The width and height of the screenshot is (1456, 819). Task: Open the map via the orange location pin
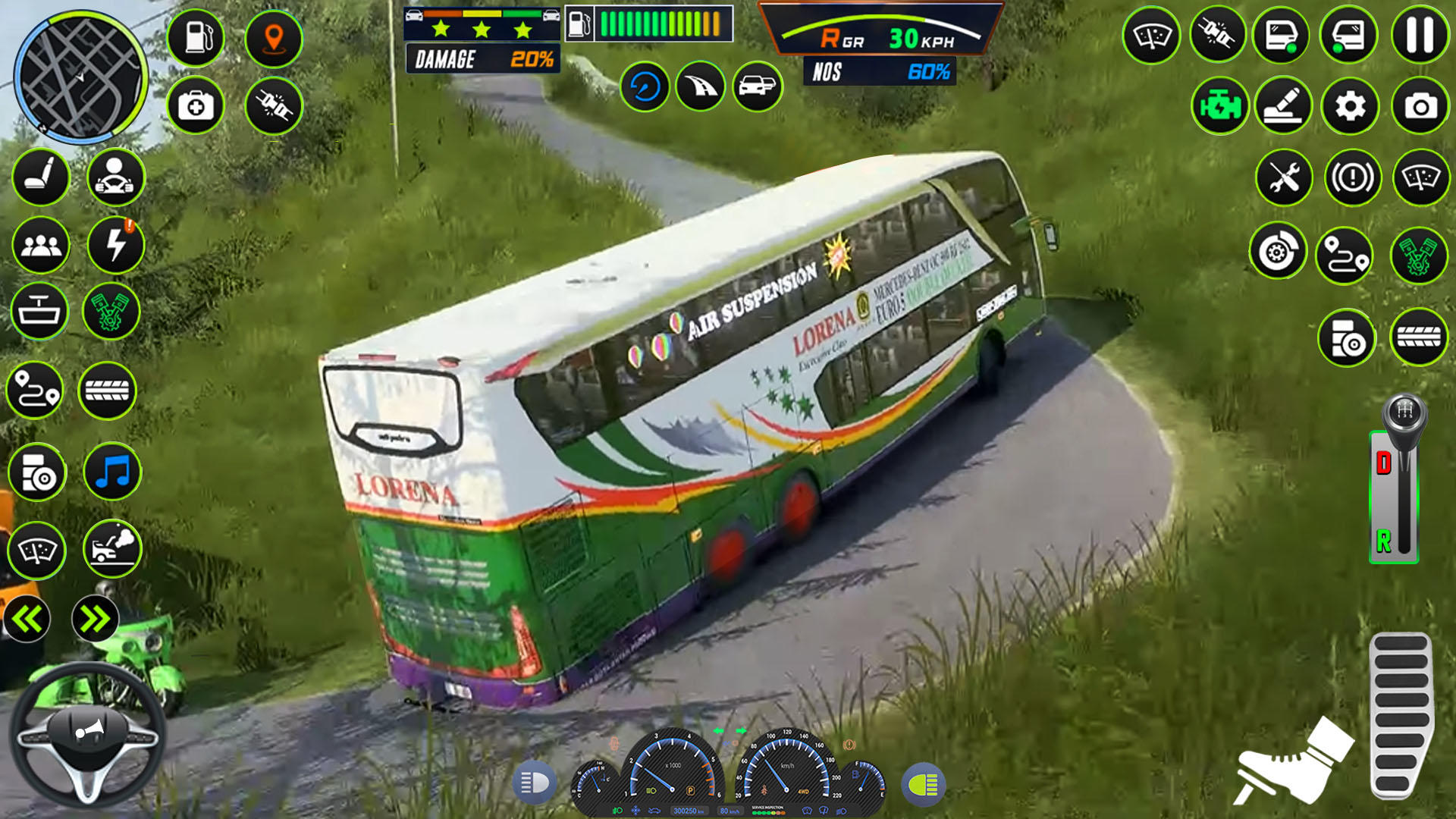pyautogui.click(x=273, y=39)
